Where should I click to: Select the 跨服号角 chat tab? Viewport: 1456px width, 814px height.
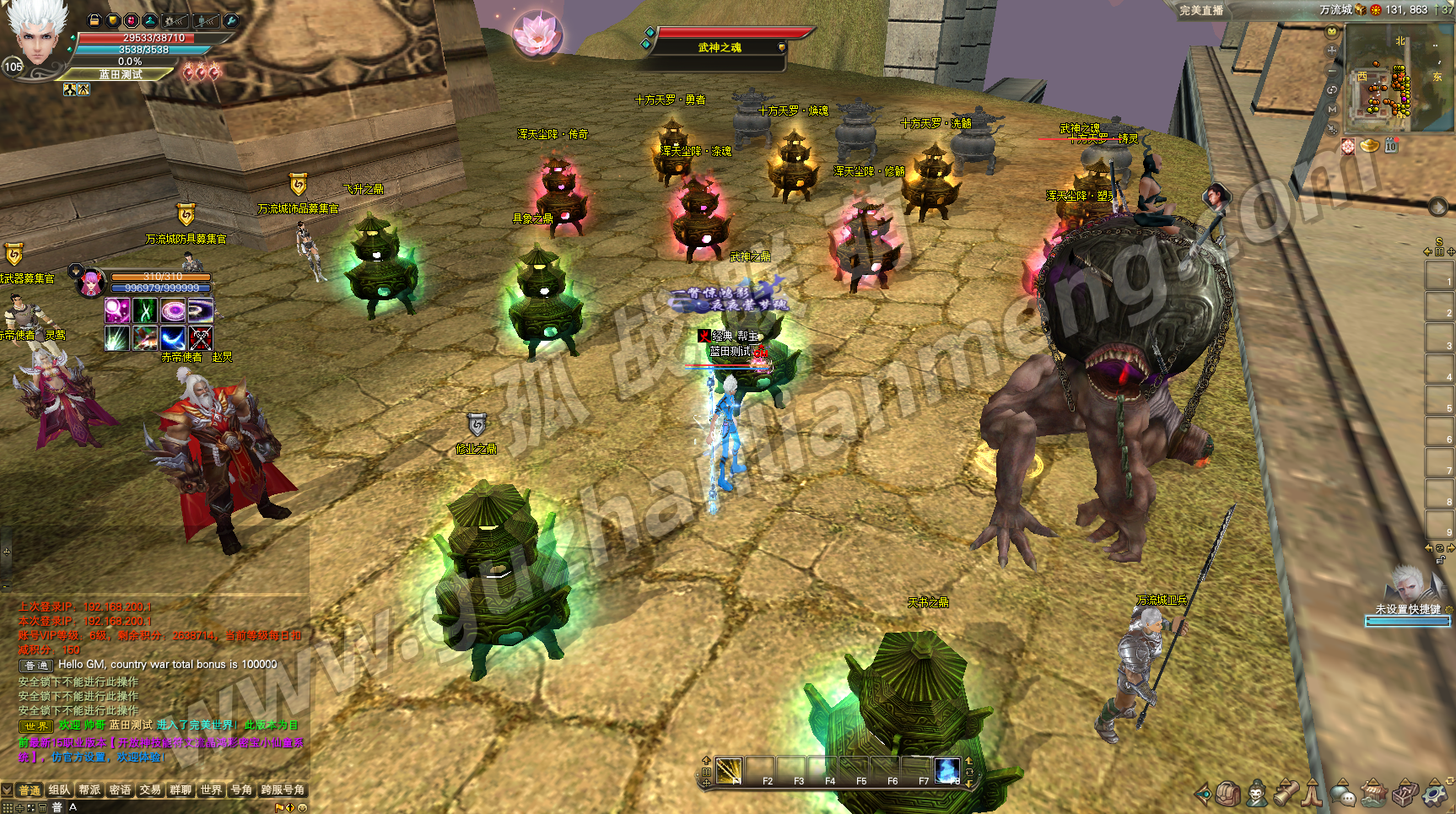(283, 790)
